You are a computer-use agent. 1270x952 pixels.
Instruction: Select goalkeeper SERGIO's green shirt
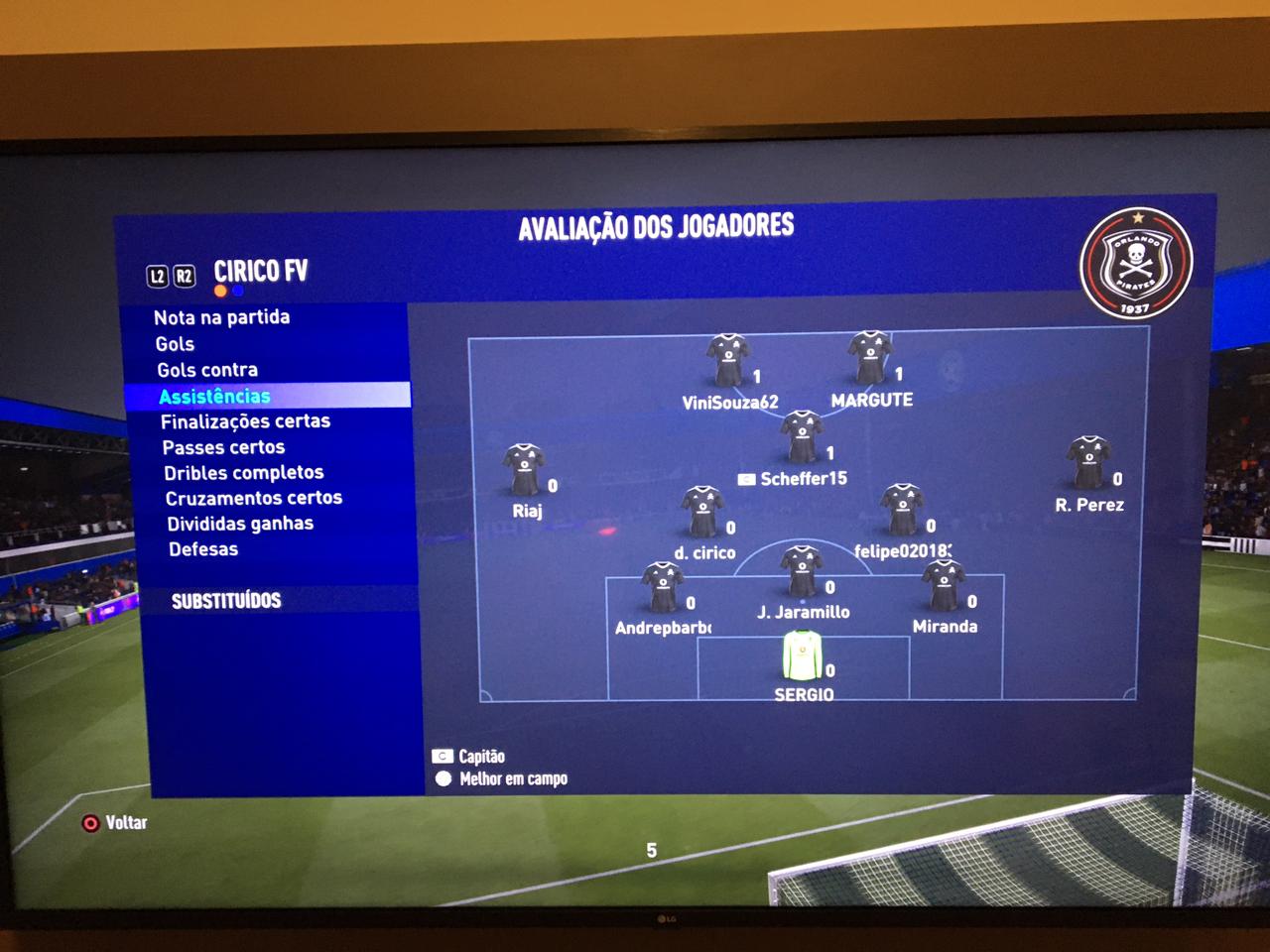pyautogui.click(x=803, y=655)
